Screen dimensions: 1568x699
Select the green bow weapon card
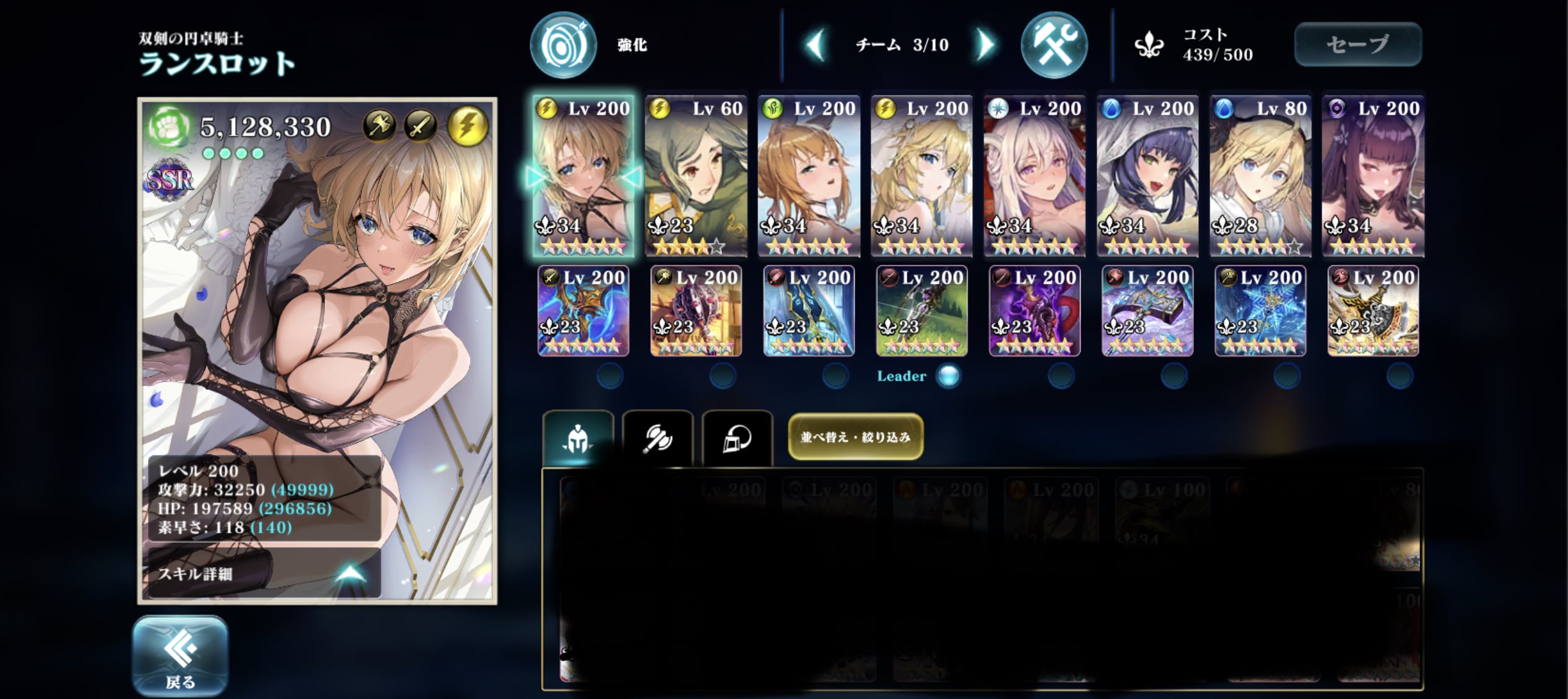[x=921, y=311]
